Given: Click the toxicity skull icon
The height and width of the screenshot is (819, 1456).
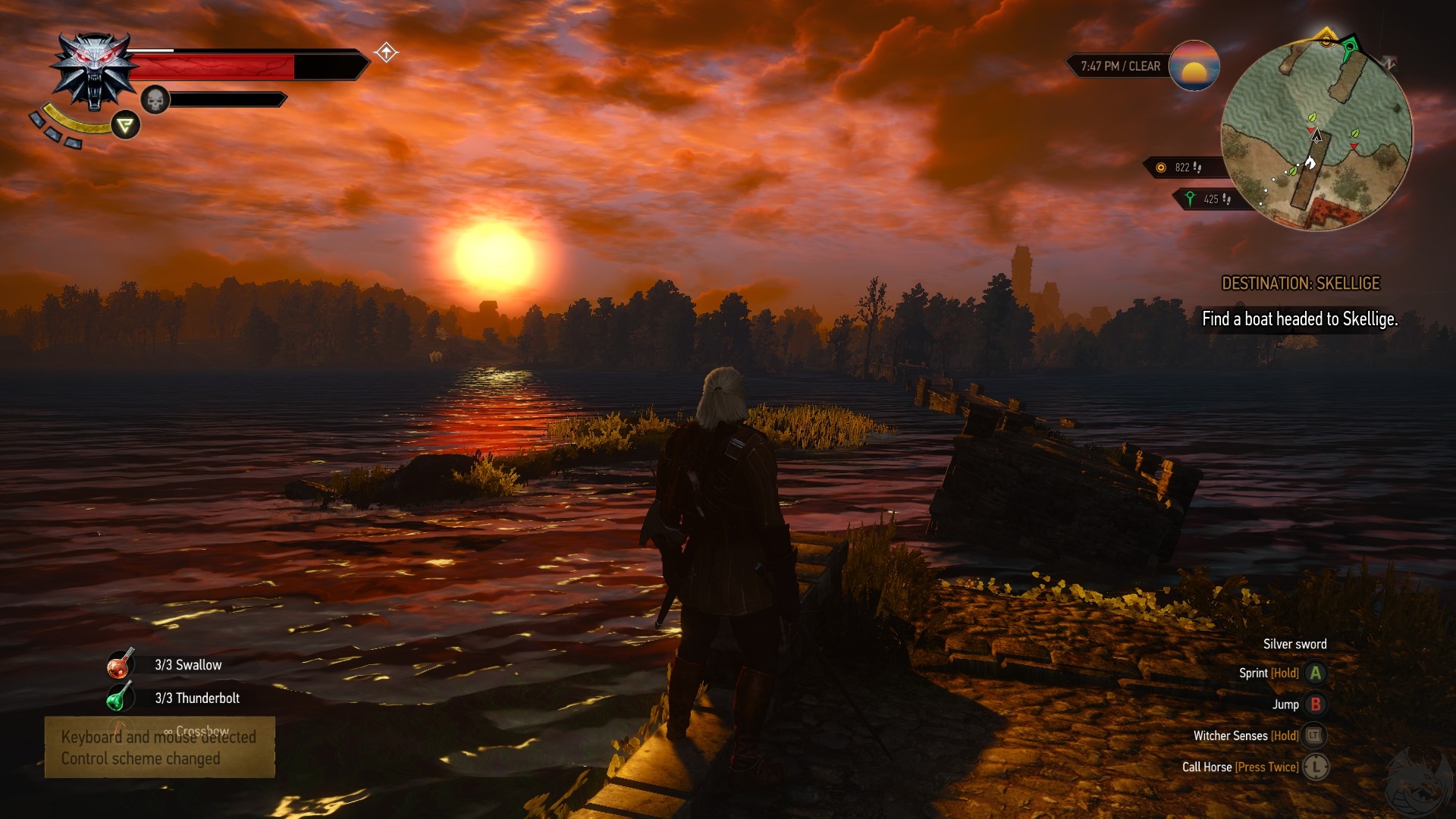Looking at the screenshot, I should point(155,99).
